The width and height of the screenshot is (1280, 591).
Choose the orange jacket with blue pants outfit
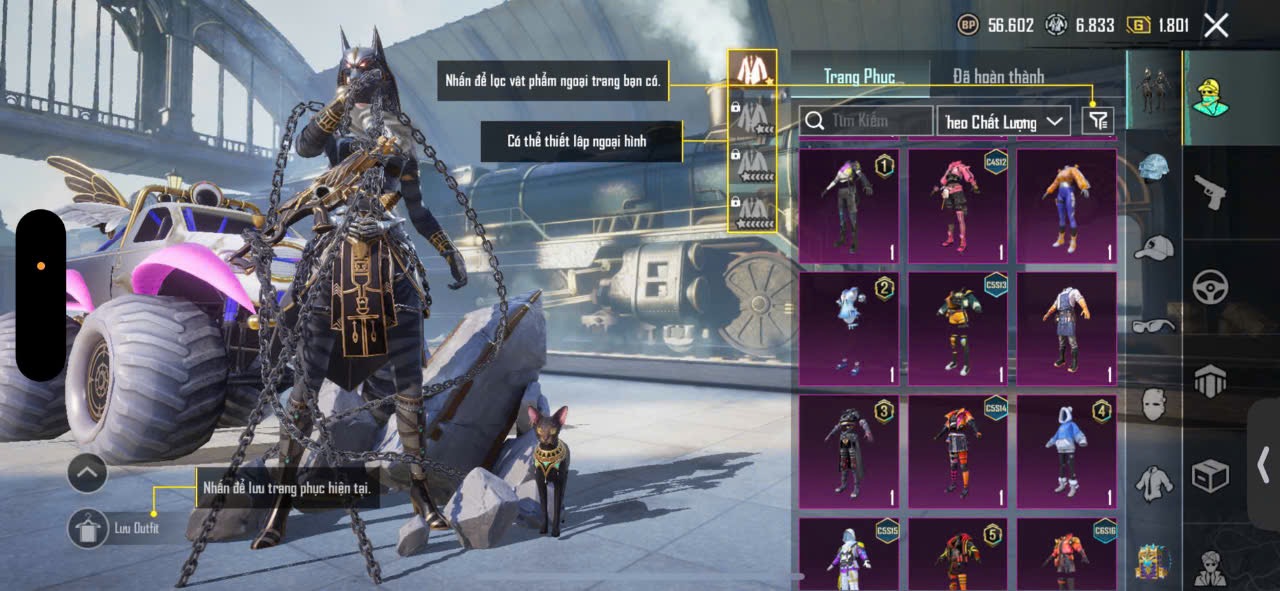[1066, 206]
